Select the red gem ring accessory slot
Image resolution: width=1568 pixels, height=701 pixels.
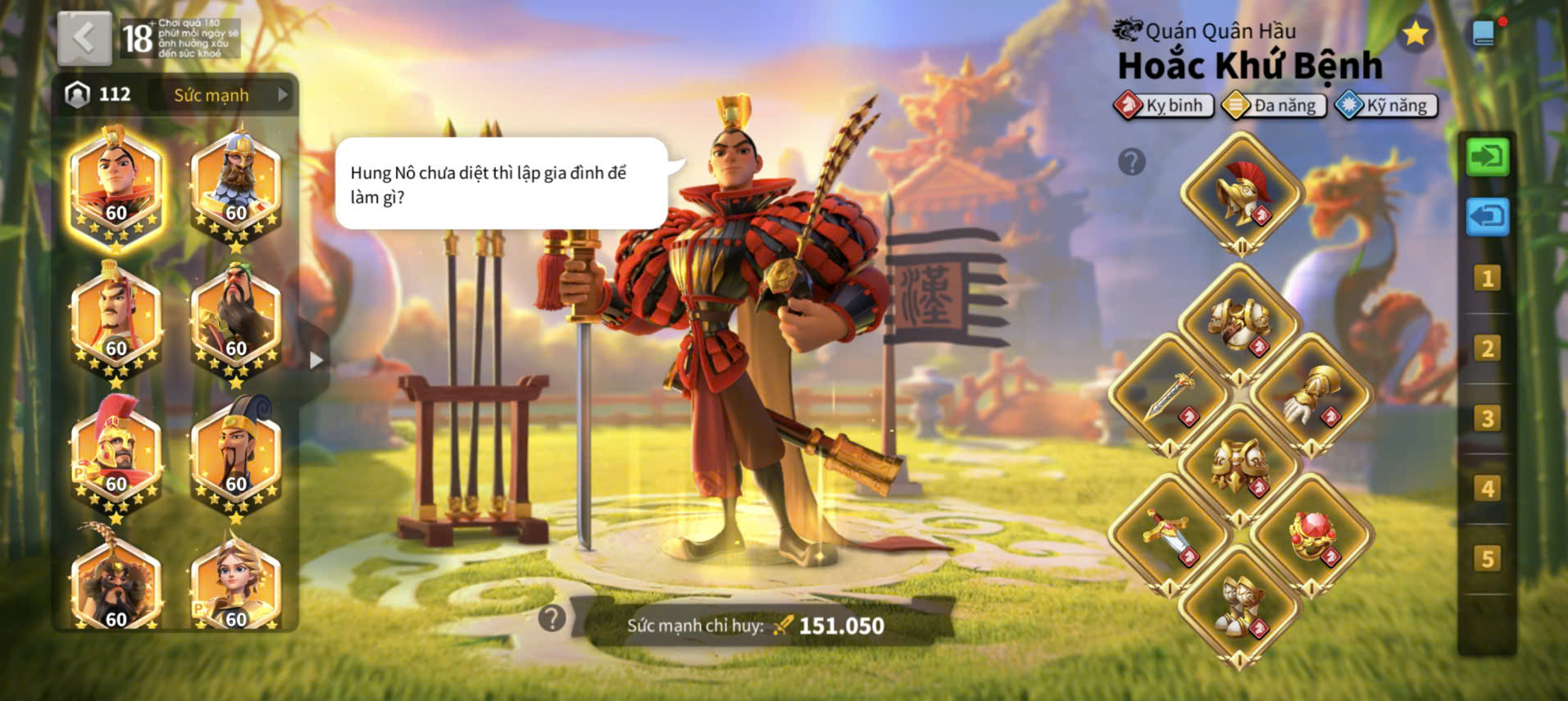[1311, 535]
